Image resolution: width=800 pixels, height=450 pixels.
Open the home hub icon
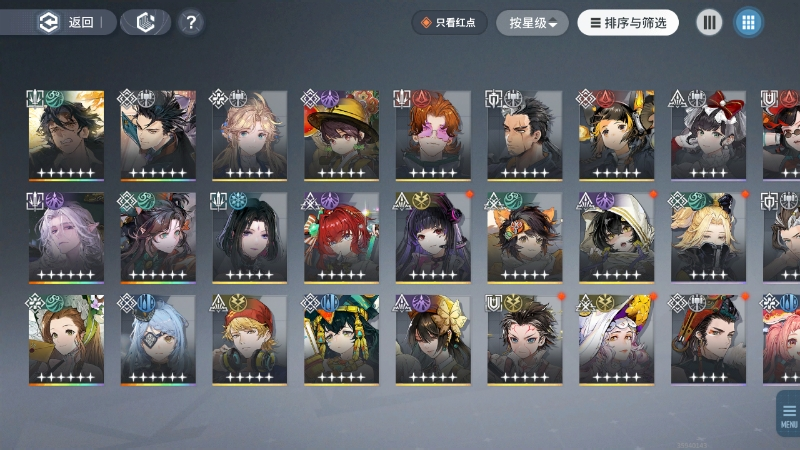pyautogui.click(x=146, y=23)
